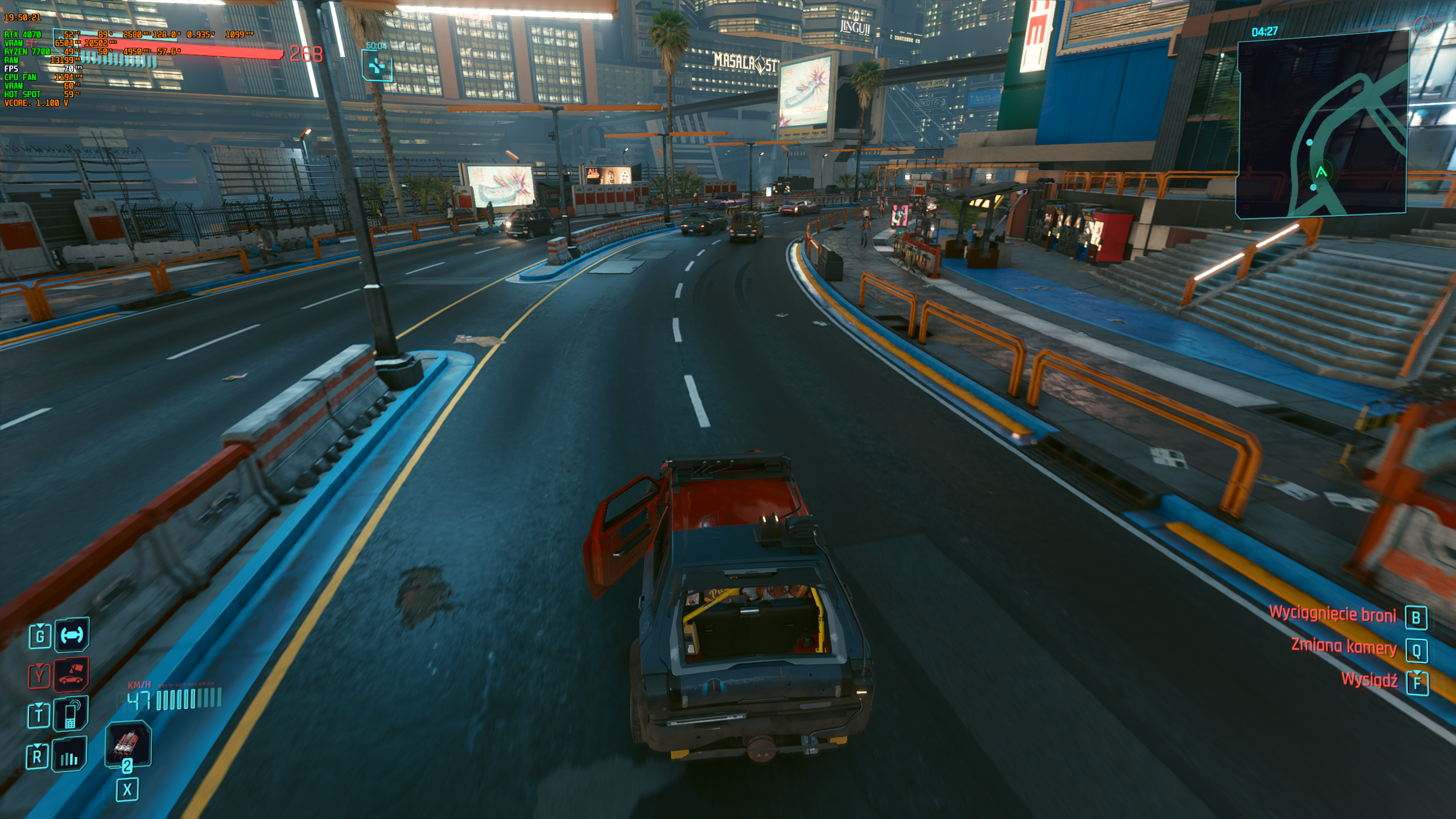
Task: Use the inhaler consumable slot
Action: (127, 743)
